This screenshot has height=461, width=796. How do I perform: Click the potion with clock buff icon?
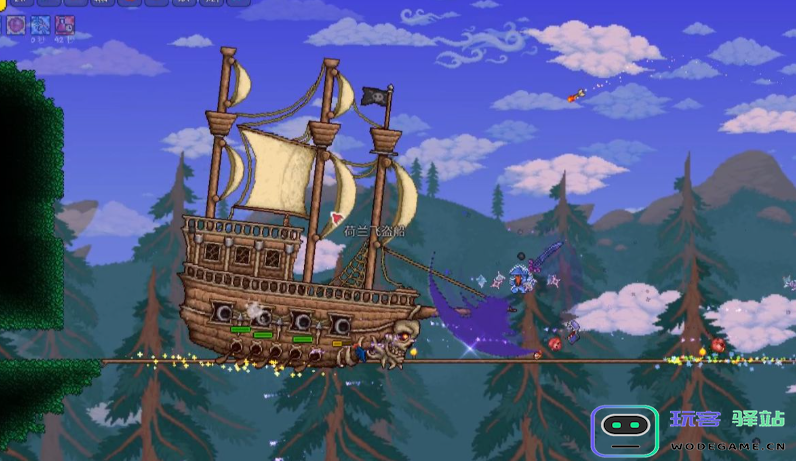(65, 25)
